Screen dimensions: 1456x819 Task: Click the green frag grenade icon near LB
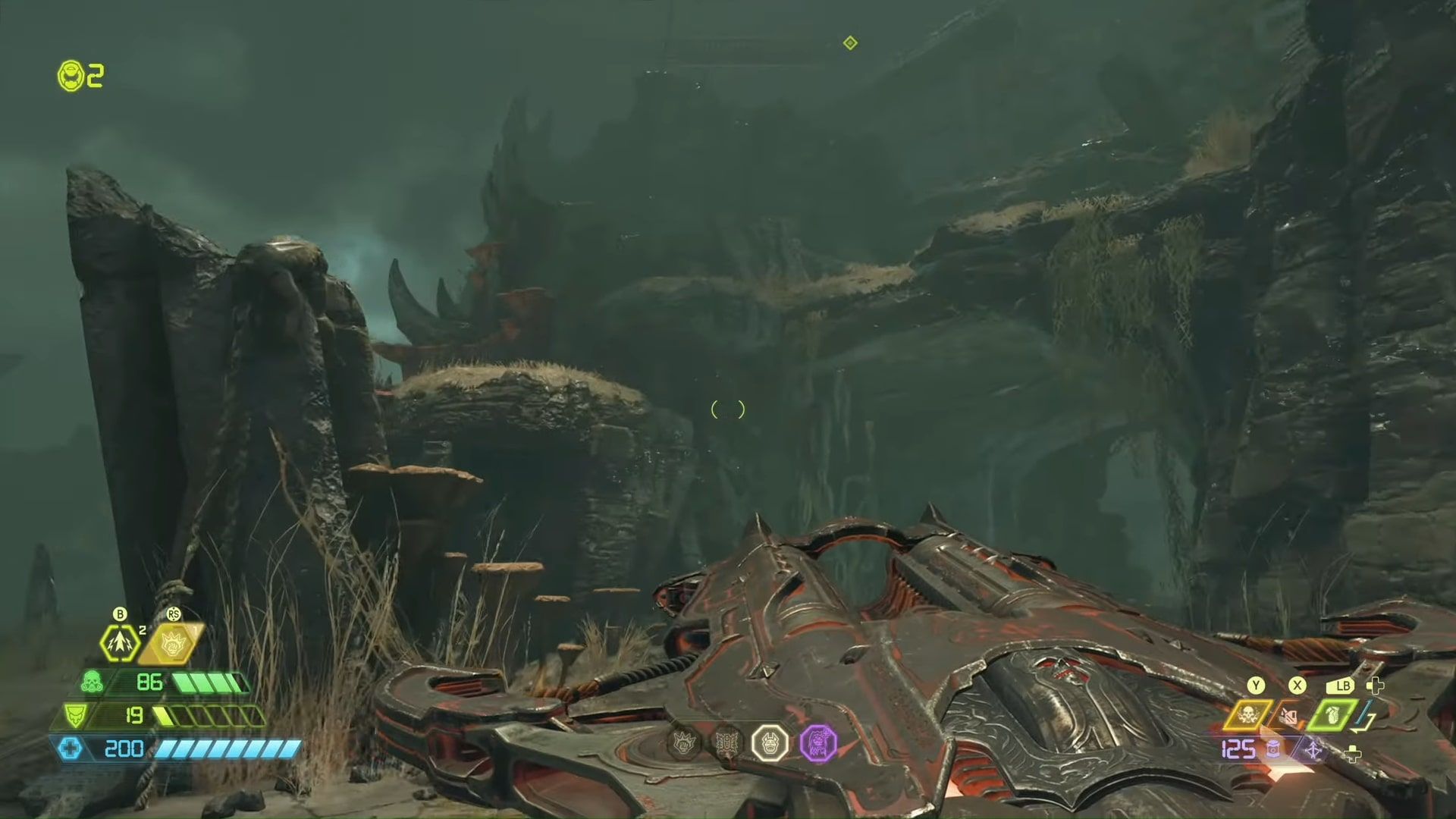pyautogui.click(x=1335, y=714)
